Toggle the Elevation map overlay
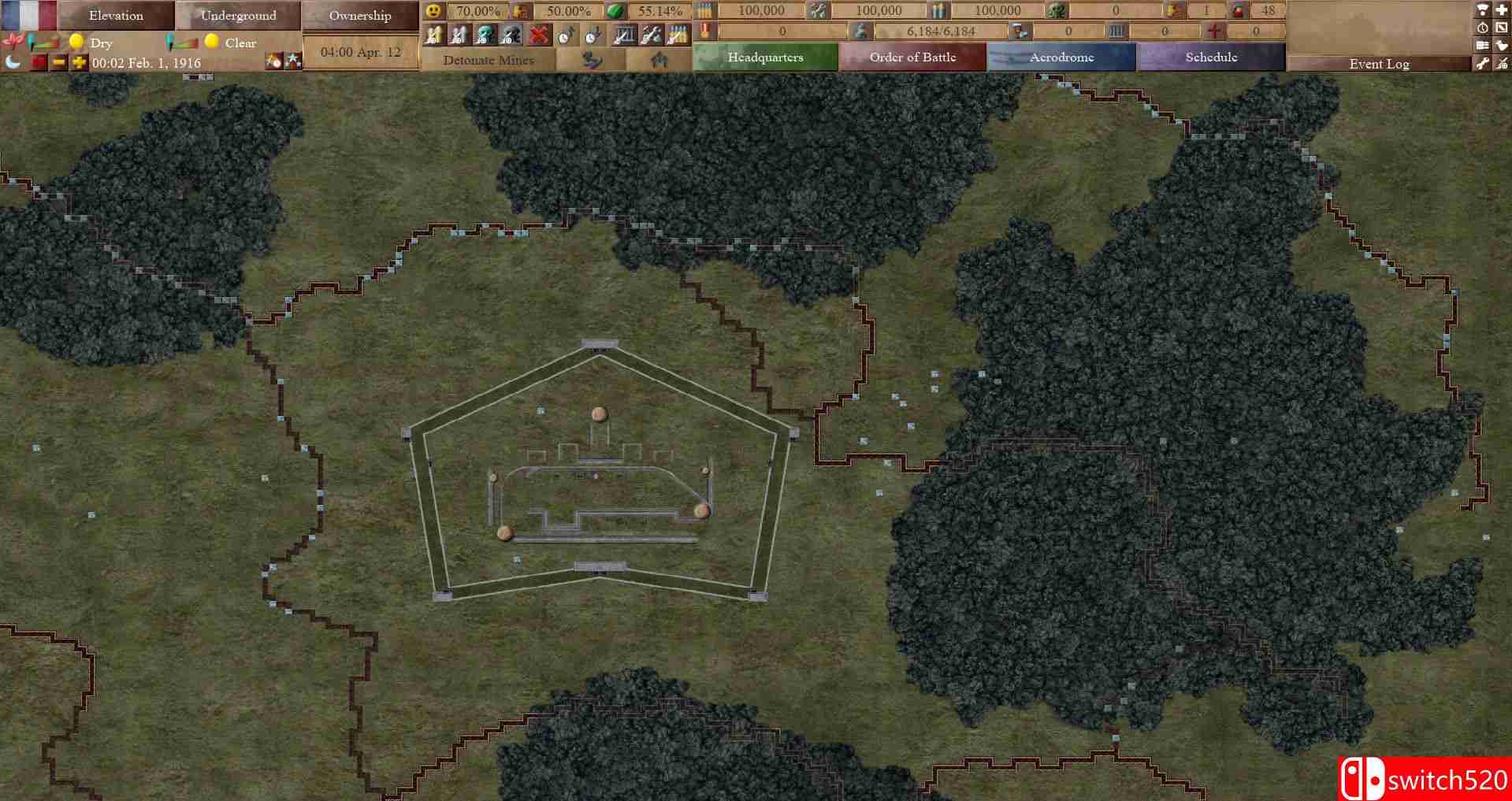The width and height of the screenshot is (1512, 801). (x=116, y=15)
